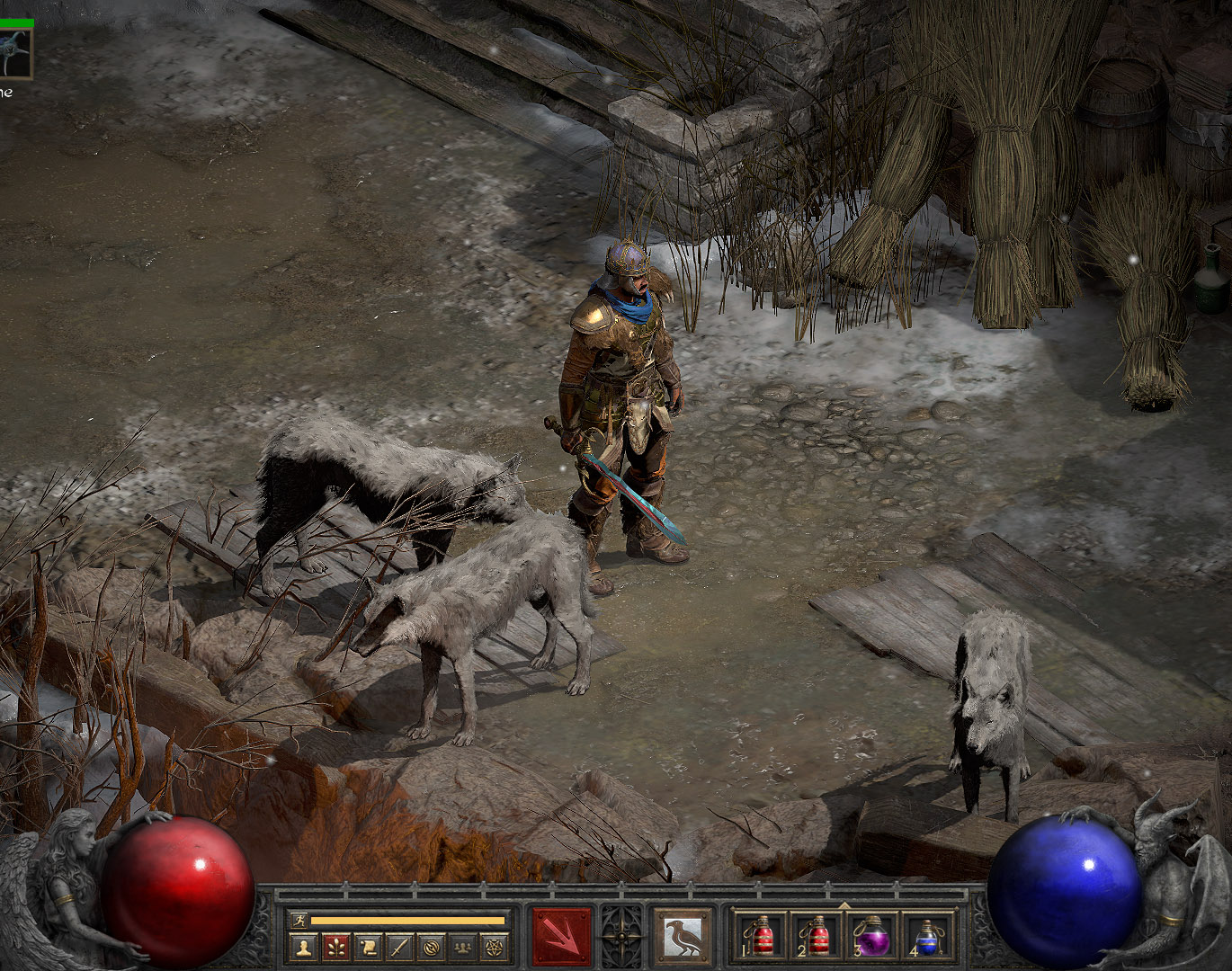
Task: Select the red arrow left-click attack skill
Action: click(x=562, y=938)
